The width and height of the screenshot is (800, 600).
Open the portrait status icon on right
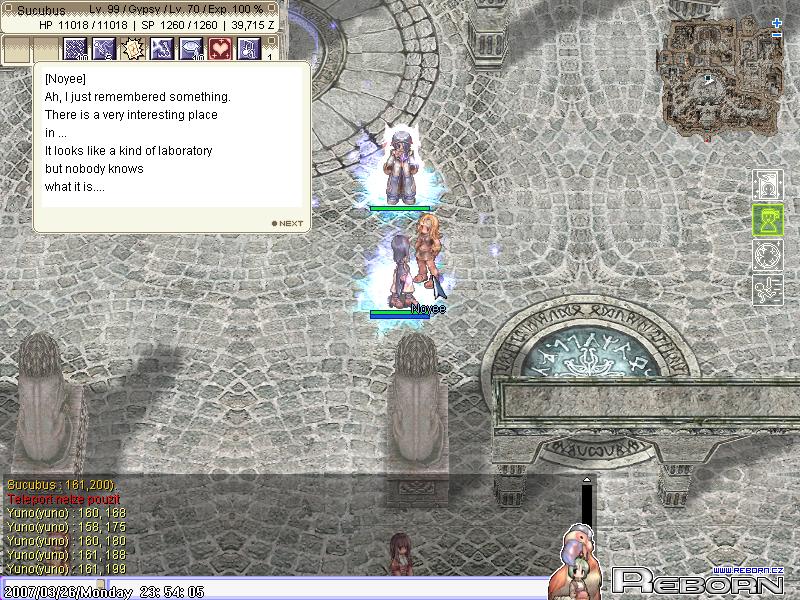pyautogui.click(x=766, y=186)
